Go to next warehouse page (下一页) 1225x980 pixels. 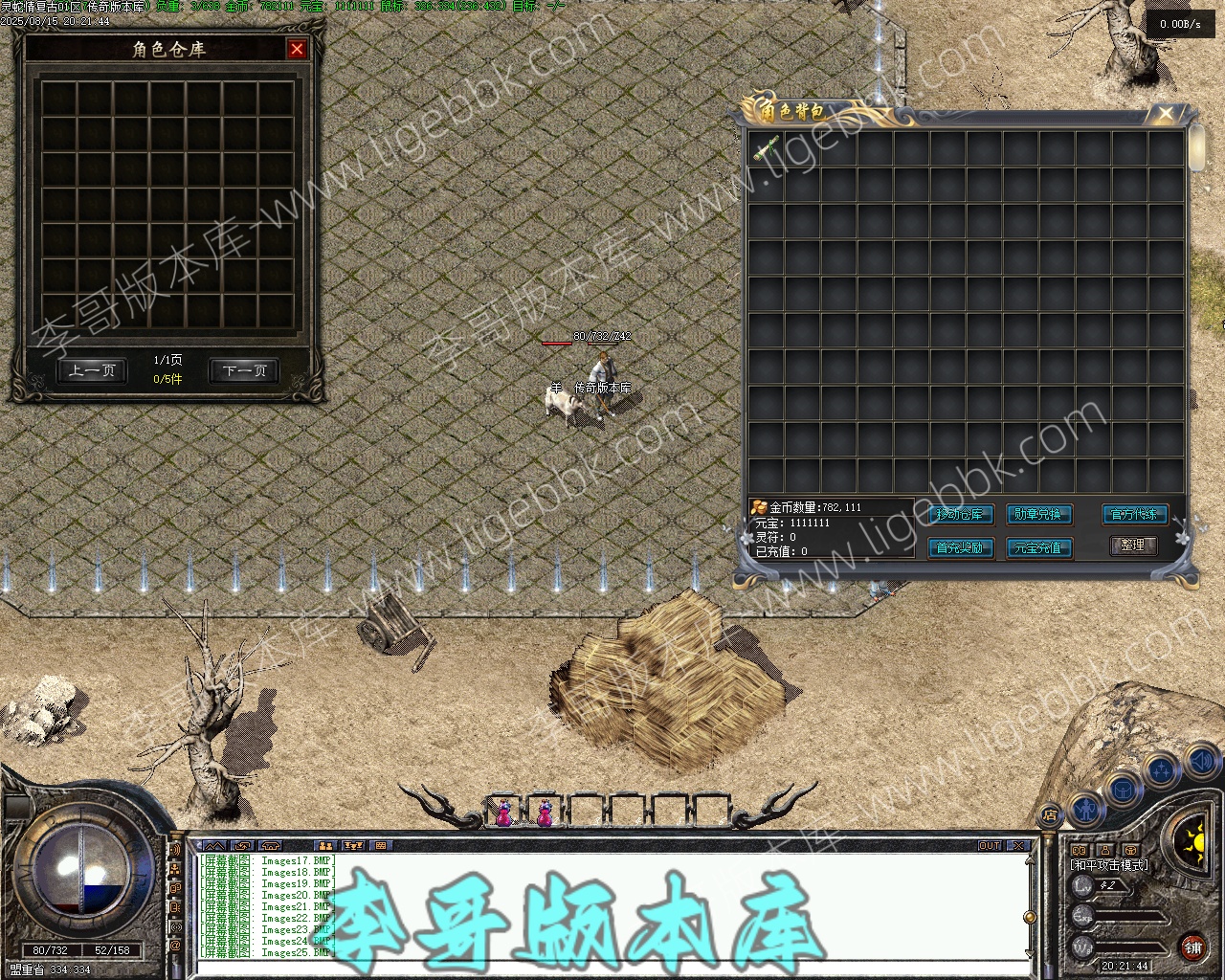245,370
